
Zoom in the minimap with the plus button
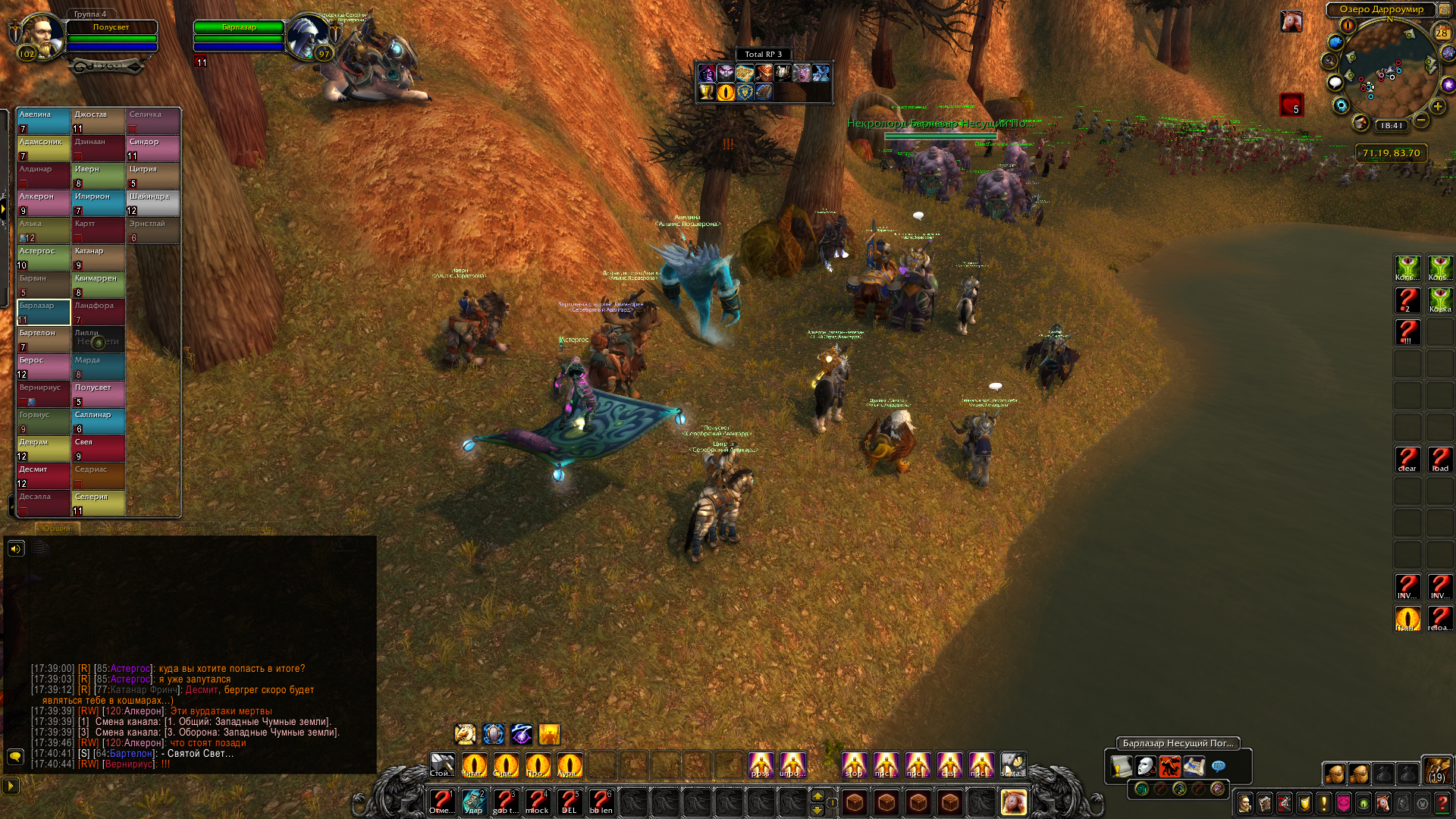1438,107
